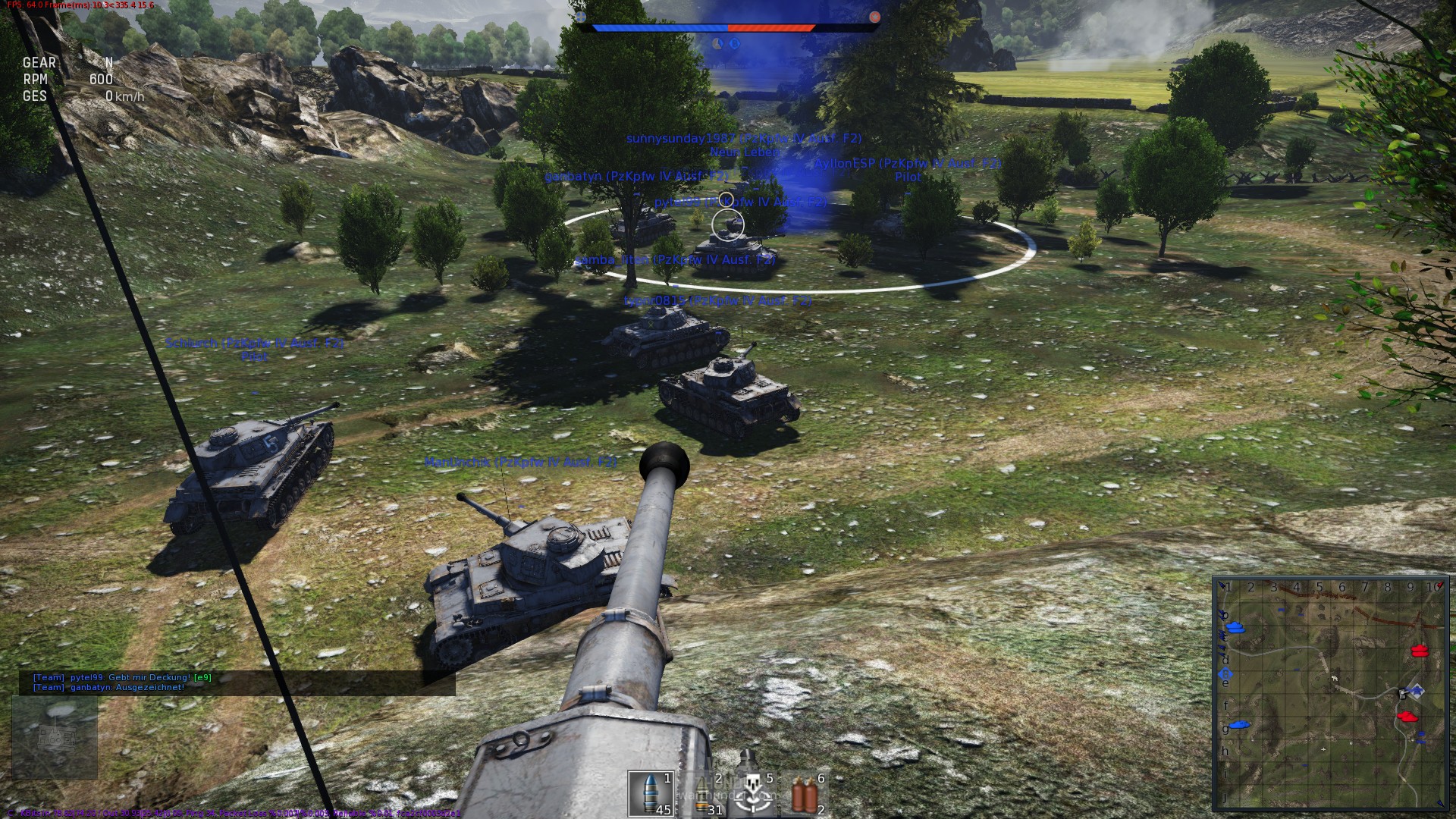Viewport: 1456px width, 819px height.
Task: Open the team chat message box
Action: pyautogui.click(x=237, y=682)
